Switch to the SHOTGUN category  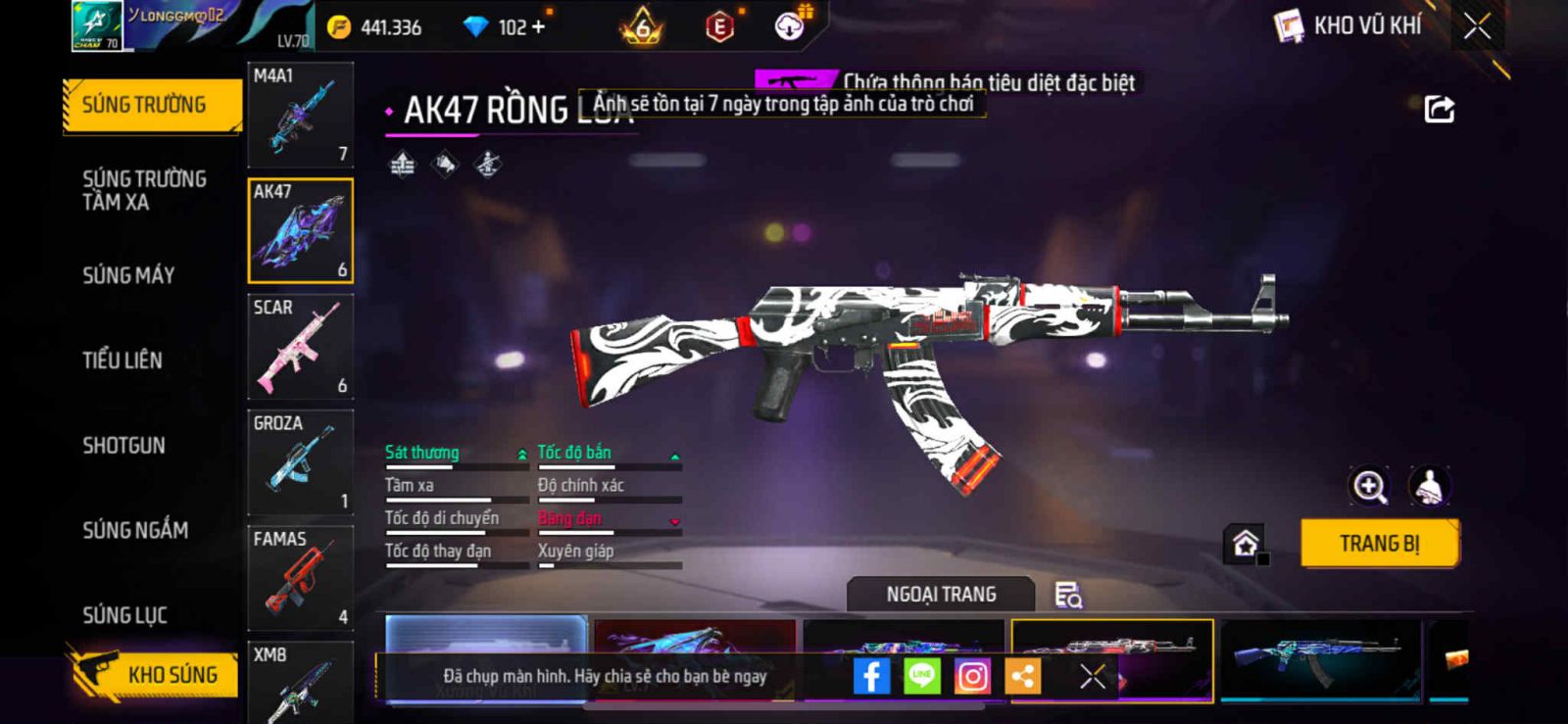click(123, 446)
